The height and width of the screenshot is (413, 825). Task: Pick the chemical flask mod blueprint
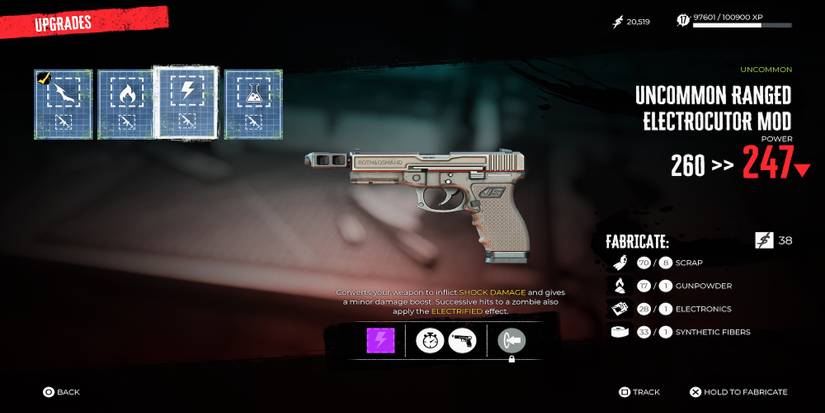pyautogui.click(x=252, y=104)
